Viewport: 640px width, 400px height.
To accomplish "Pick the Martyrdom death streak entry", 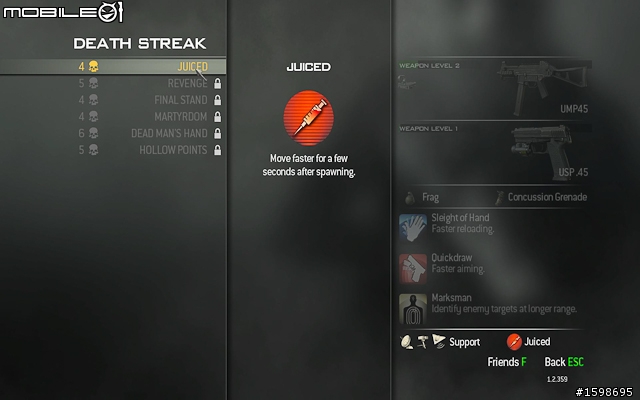I will (x=150, y=117).
